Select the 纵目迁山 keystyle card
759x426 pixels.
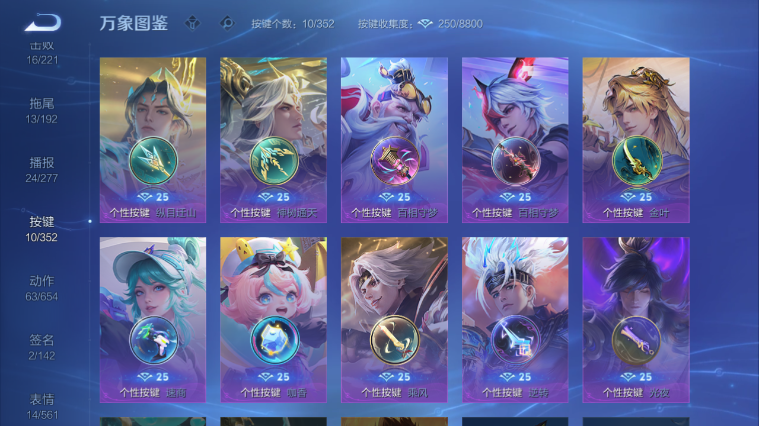tap(153, 139)
